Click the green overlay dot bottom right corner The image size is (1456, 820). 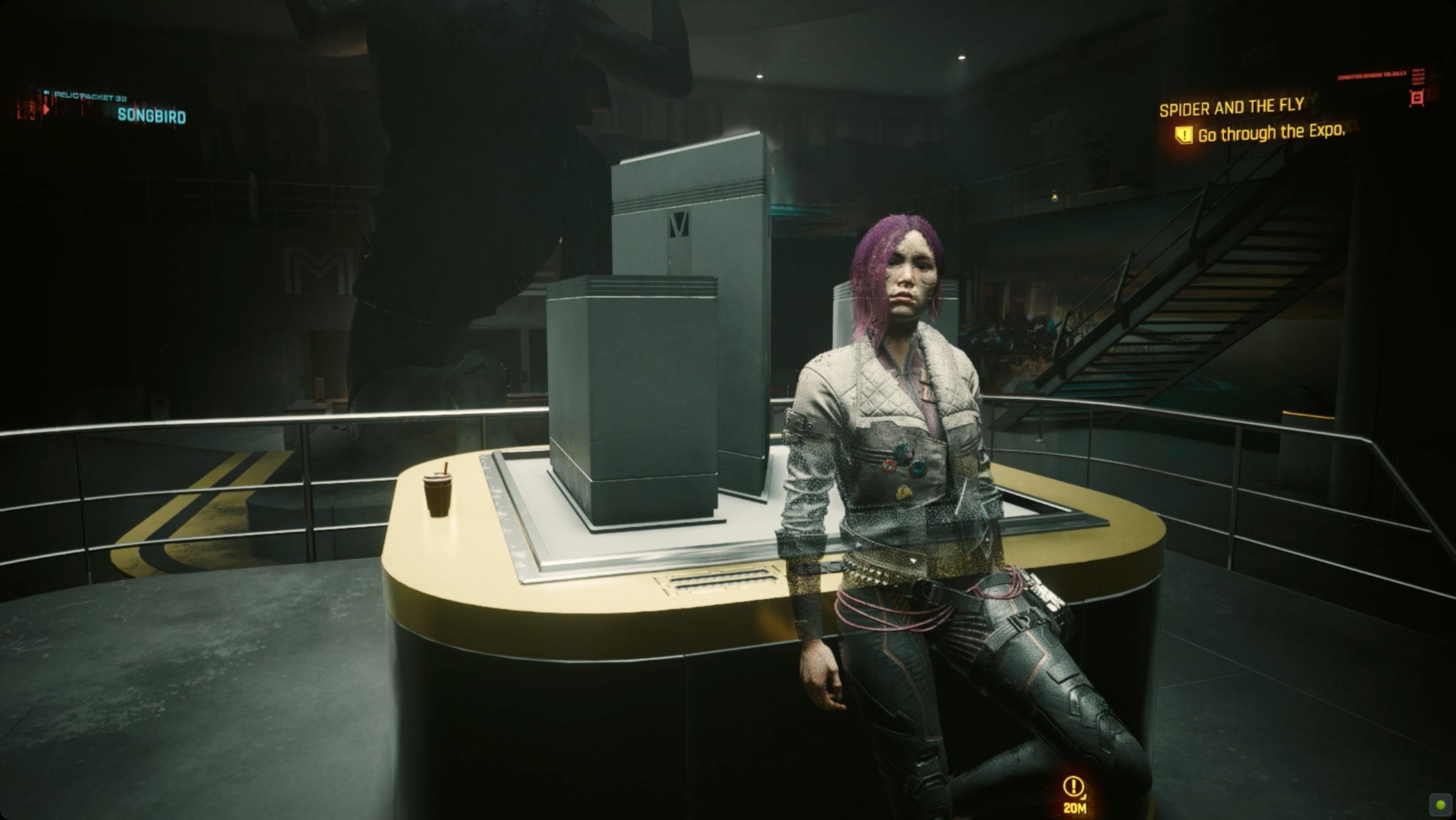pyautogui.click(x=1441, y=805)
